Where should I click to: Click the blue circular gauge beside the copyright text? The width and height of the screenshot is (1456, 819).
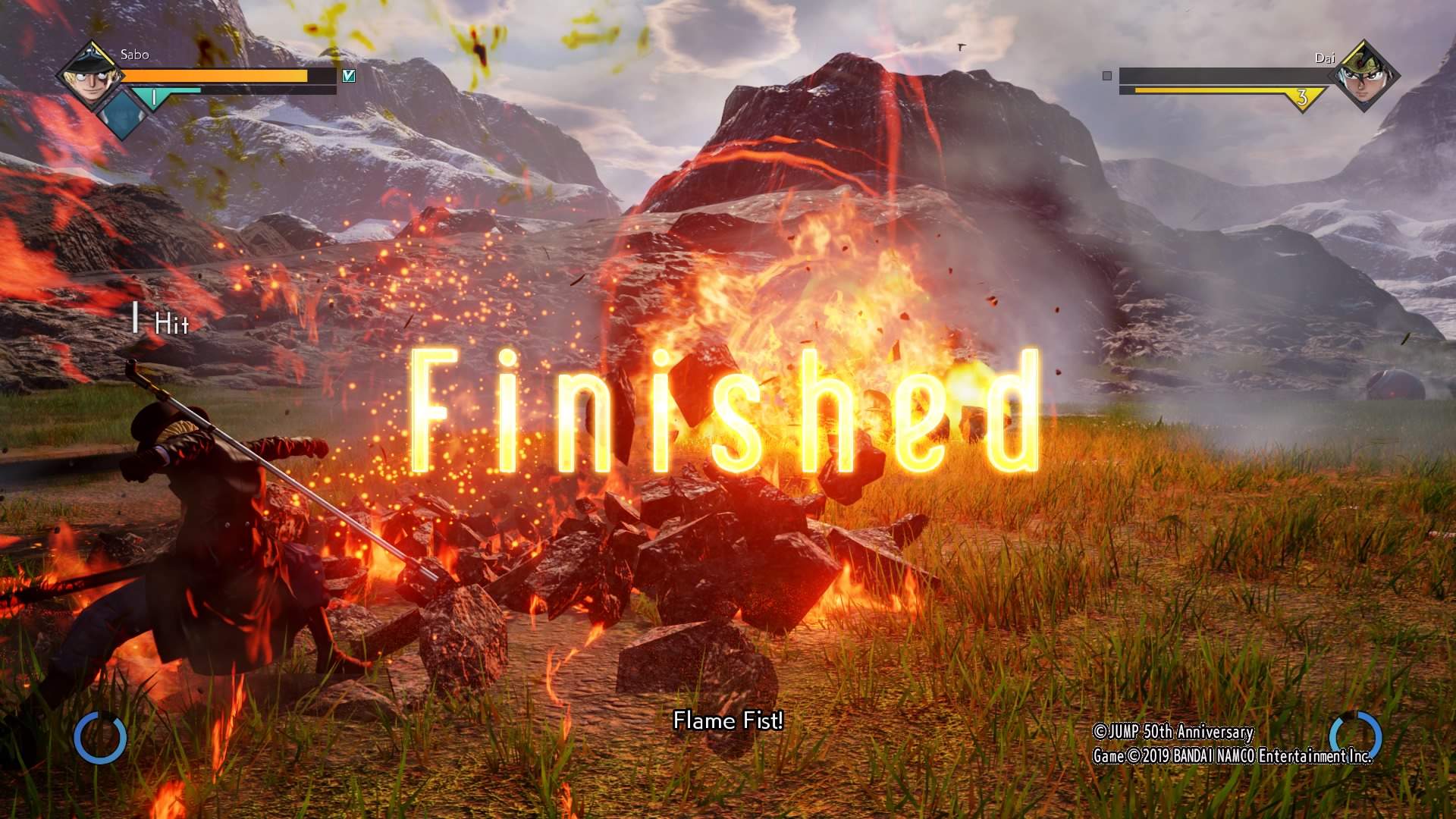[x=1355, y=736]
